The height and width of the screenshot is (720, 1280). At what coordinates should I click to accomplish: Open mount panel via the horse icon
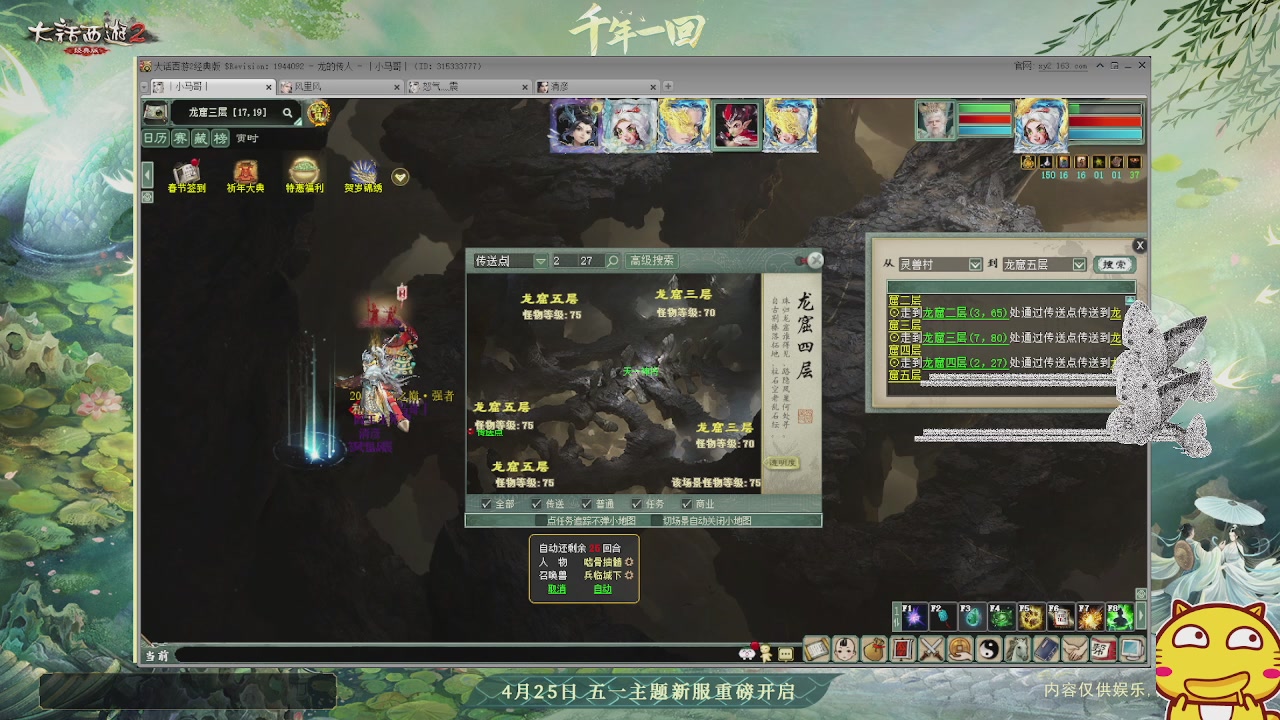tap(1017, 649)
